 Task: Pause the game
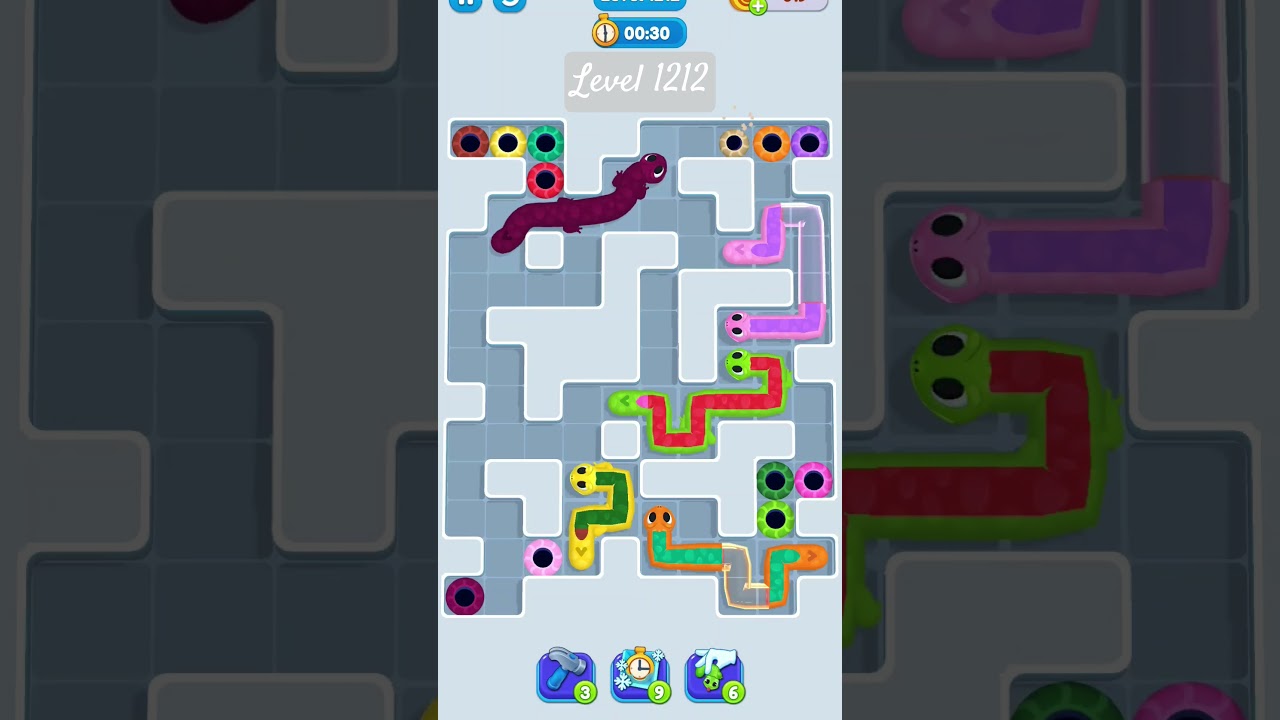pyautogui.click(x=465, y=3)
